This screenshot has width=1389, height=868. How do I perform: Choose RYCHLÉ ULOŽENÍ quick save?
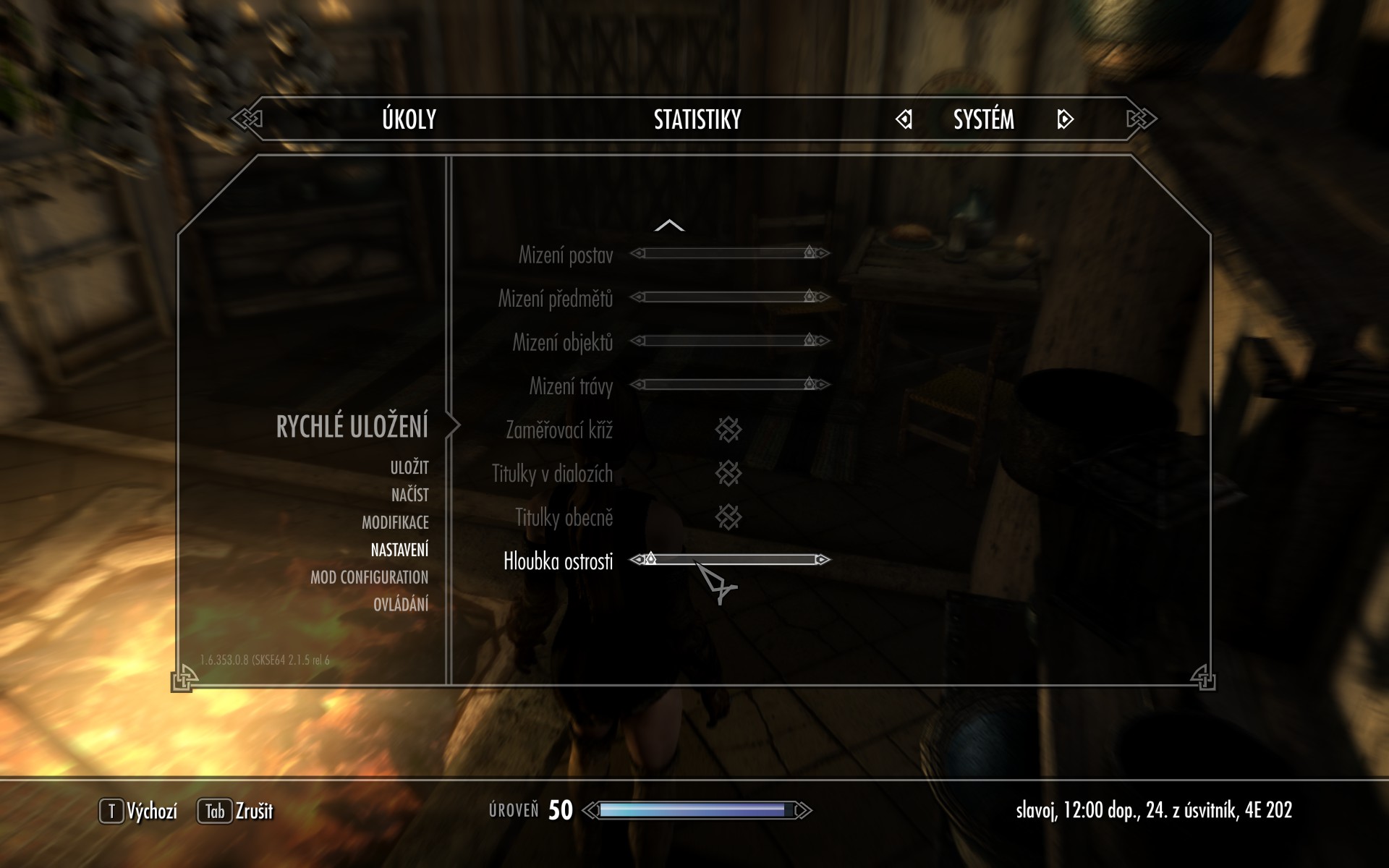click(352, 427)
